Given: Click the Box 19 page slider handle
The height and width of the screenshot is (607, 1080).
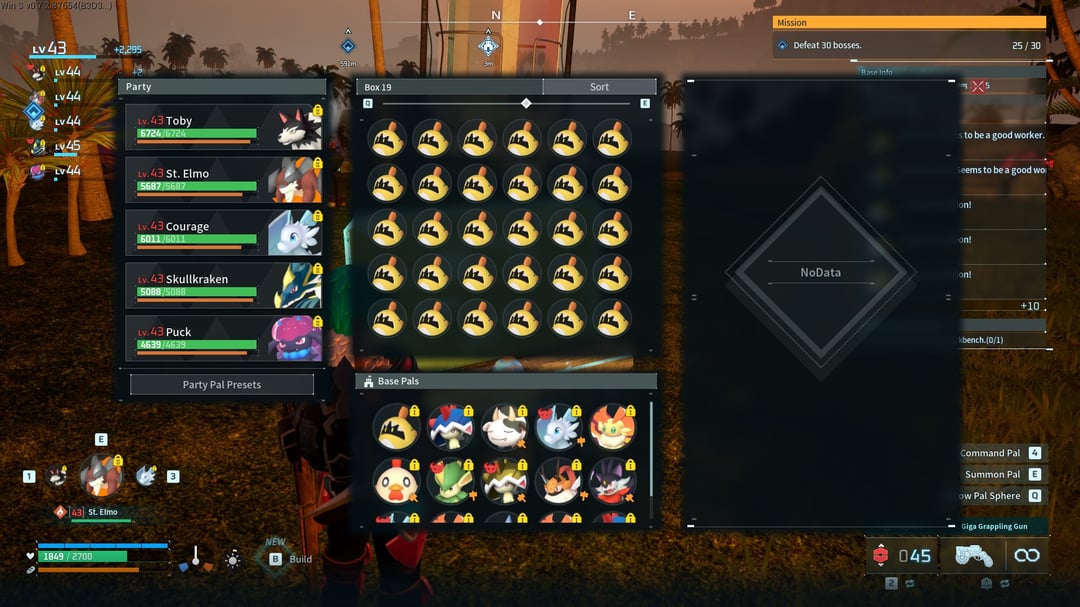Looking at the screenshot, I should point(526,103).
